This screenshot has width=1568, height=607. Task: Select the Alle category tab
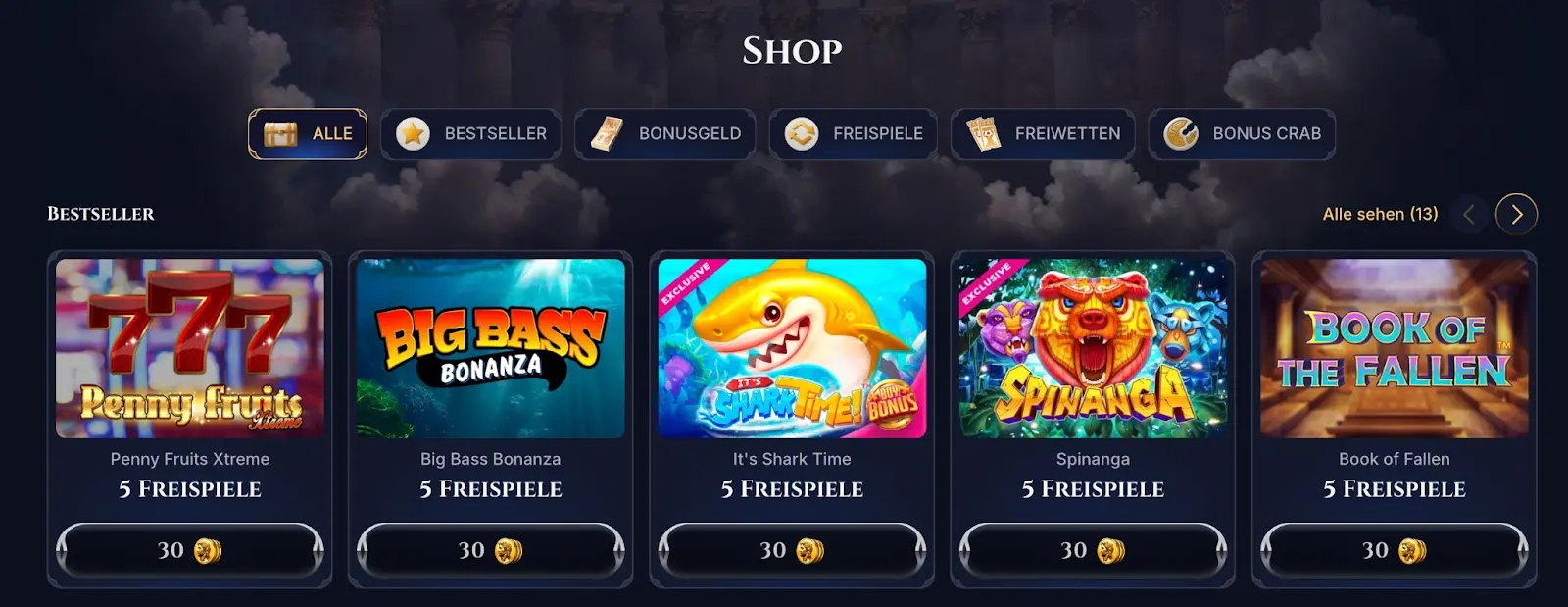(x=308, y=133)
